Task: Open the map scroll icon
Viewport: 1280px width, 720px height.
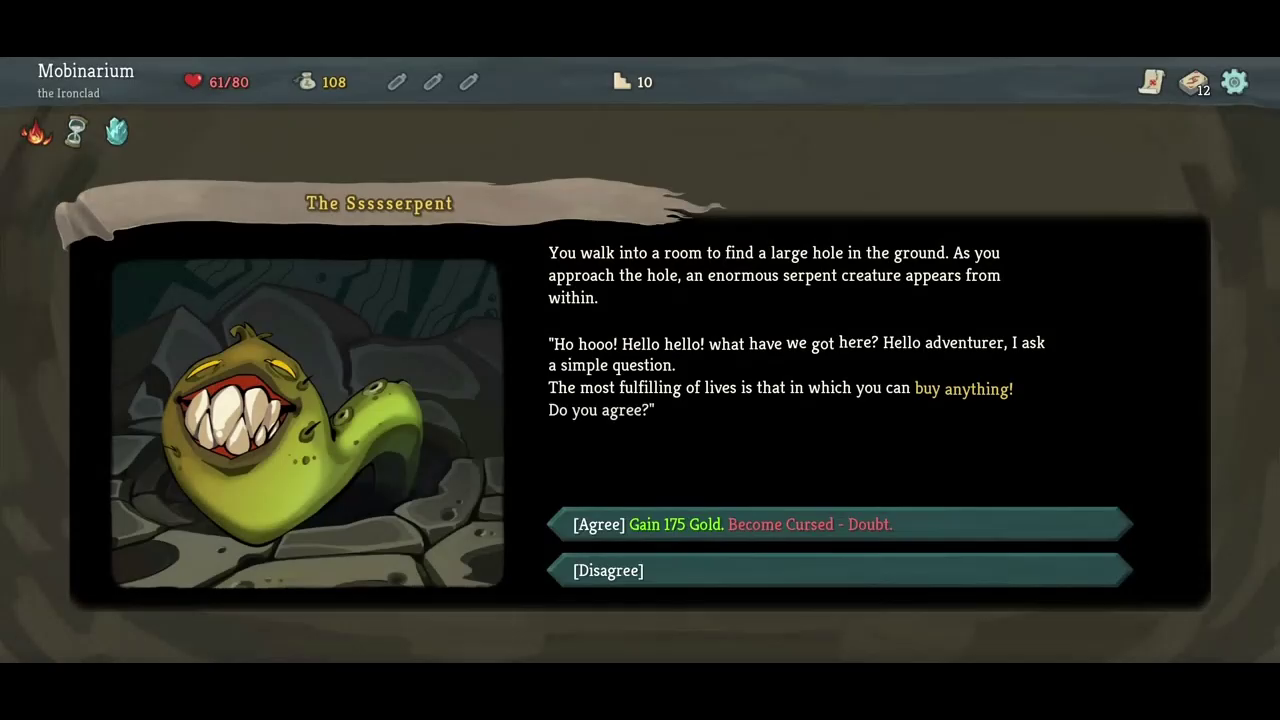Action: tap(1151, 82)
